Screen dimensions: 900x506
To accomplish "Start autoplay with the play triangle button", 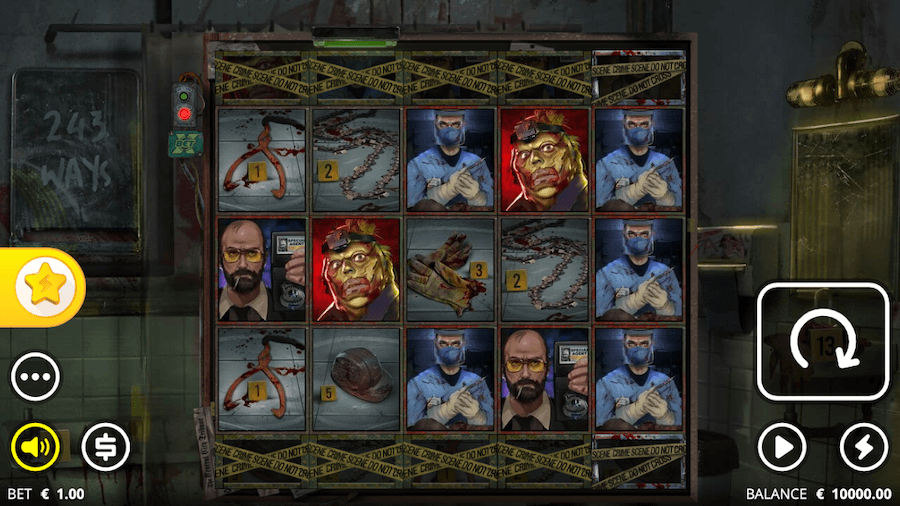I will tap(782, 447).
